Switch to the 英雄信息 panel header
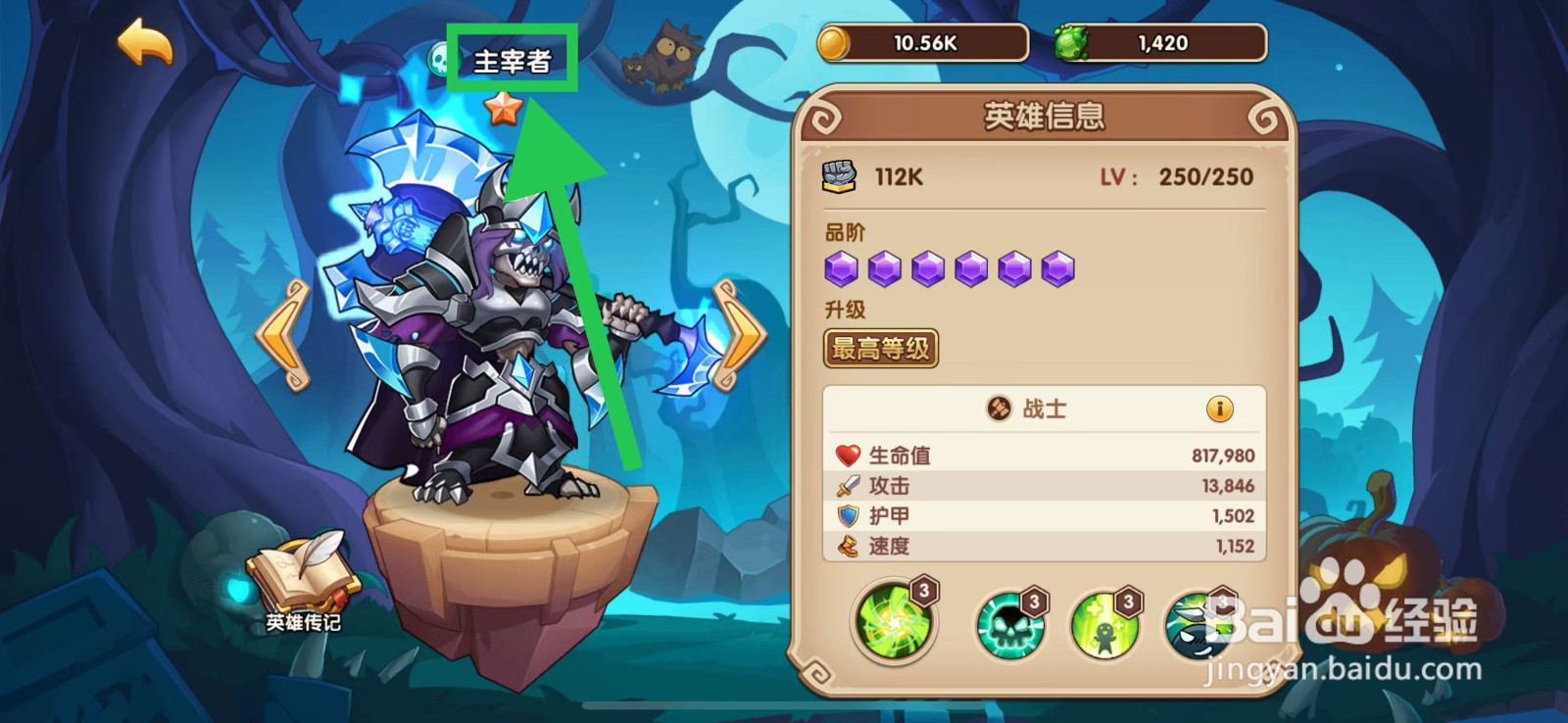This screenshot has width=1568, height=723. (x=1042, y=115)
